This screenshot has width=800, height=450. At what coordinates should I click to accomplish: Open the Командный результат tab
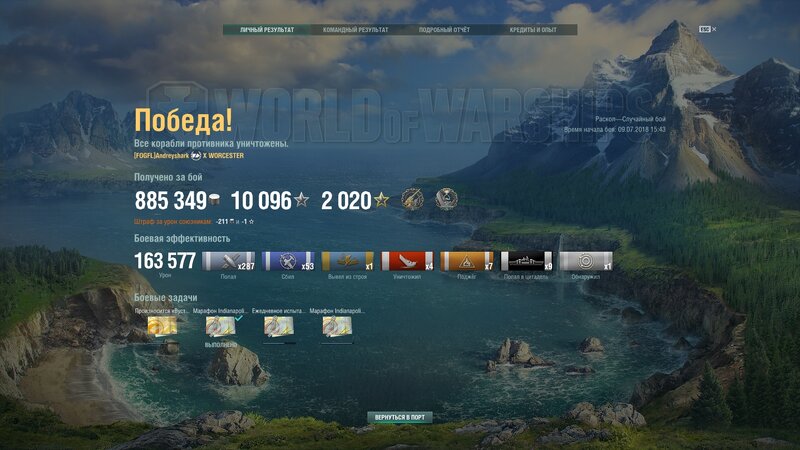click(x=355, y=30)
